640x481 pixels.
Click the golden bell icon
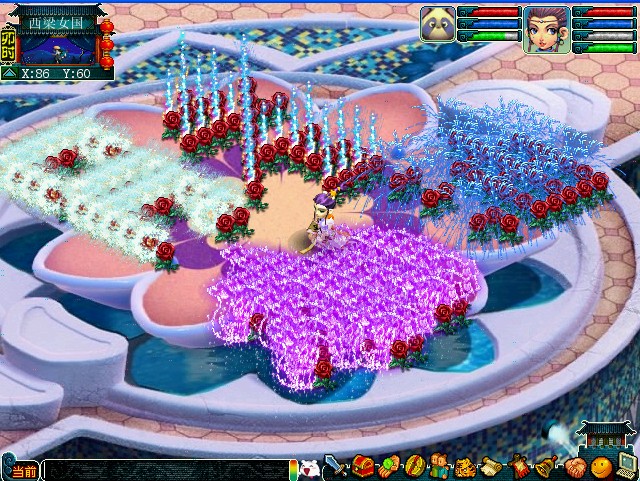545,467
